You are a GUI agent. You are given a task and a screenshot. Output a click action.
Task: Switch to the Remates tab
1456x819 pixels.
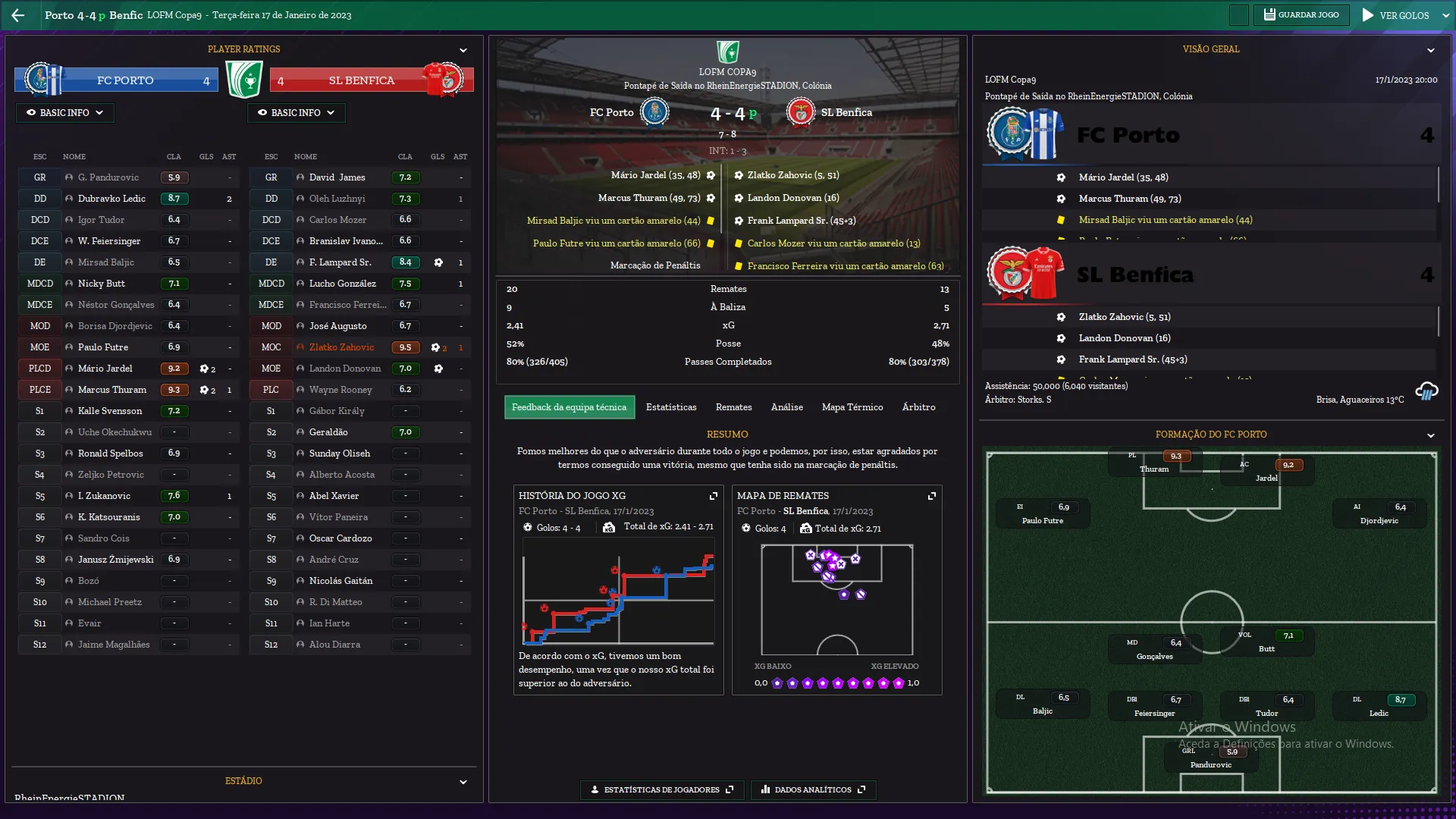[733, 407]
